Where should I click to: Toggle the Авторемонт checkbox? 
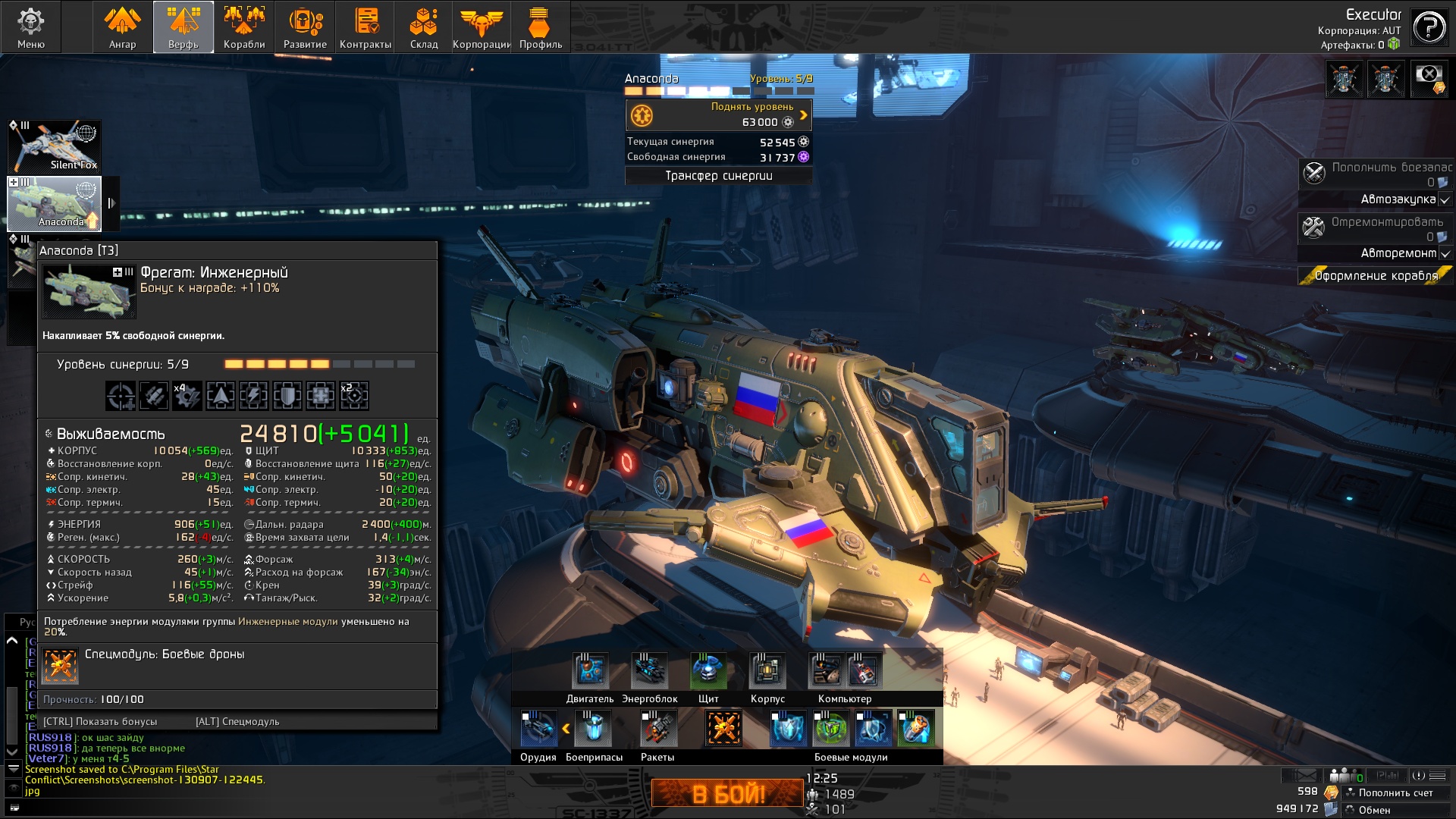(1445, 253)
